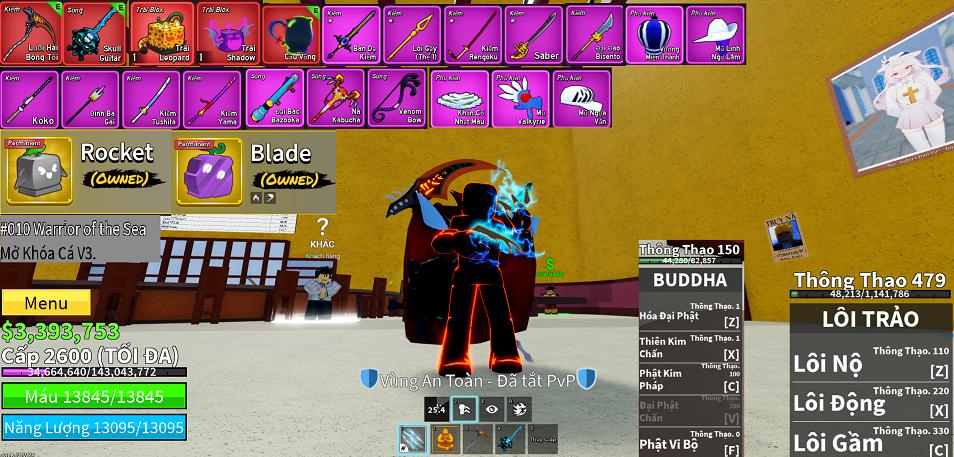Viewport: 954px width, 457px height.
Task: Select the Venom Bow item
Action: pos(396,98)
